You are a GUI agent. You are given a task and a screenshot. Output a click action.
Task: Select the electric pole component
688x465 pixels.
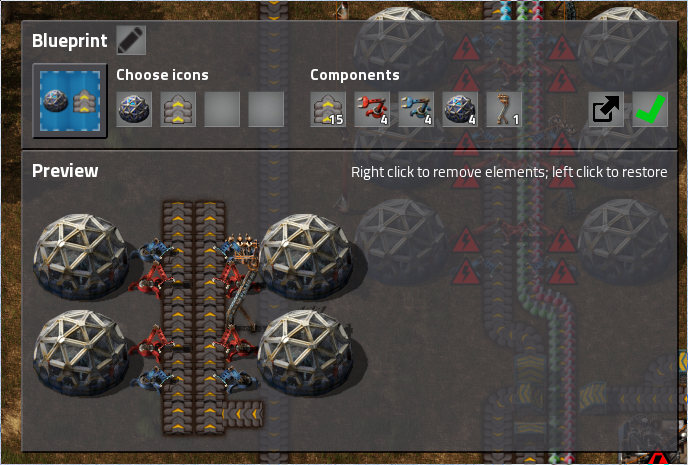coord(504,109)
